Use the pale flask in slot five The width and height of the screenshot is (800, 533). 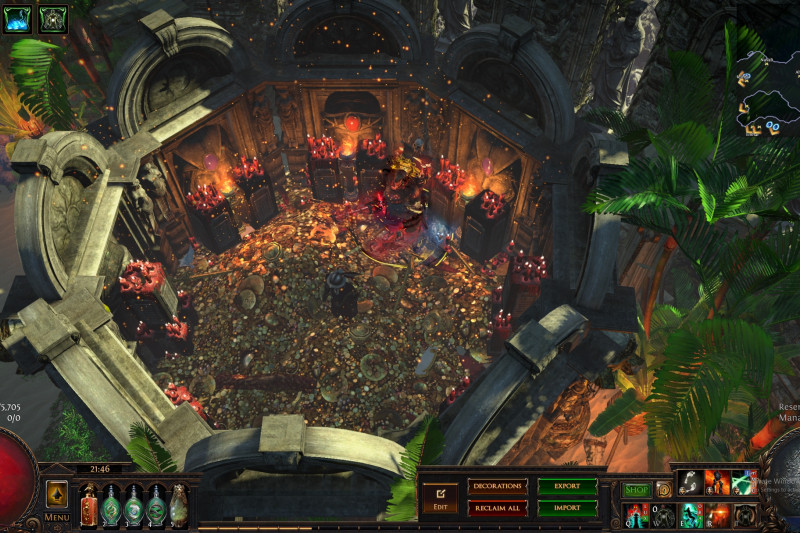[x=178, y=505]
